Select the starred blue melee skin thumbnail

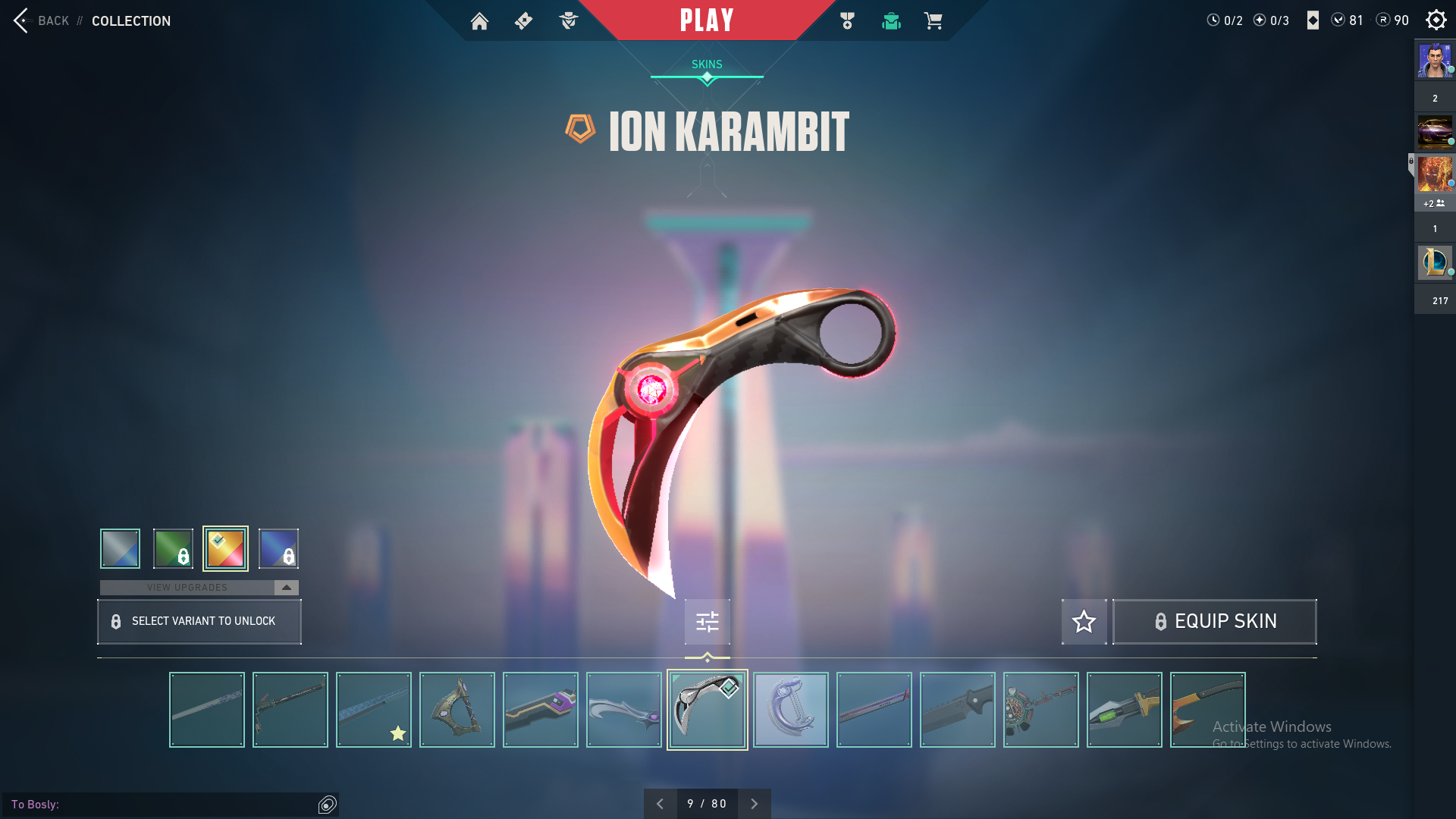click(374, 710)
